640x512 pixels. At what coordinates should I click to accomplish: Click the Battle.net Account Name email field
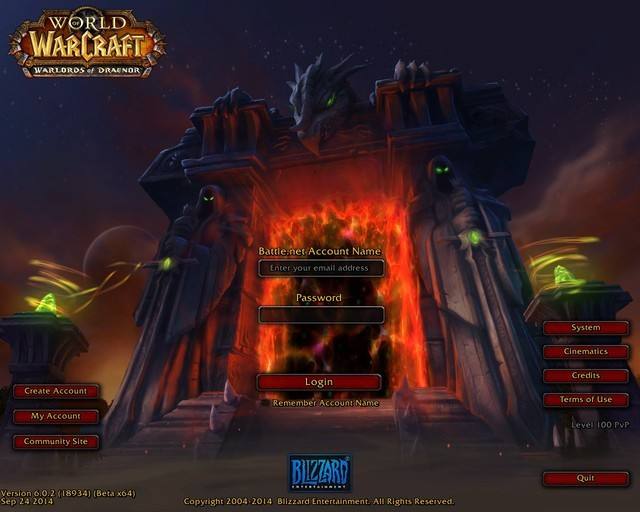click(x=321, y=268)
